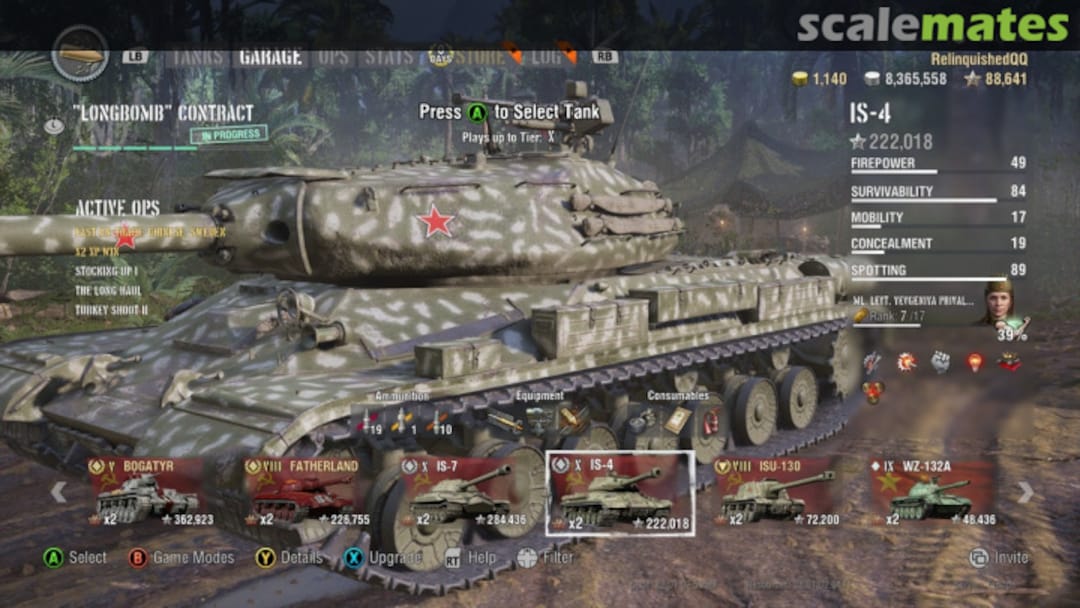Choose the Fatherland tank card
The width and height of the screenshot is (1080, 608).
click(307, 492)
